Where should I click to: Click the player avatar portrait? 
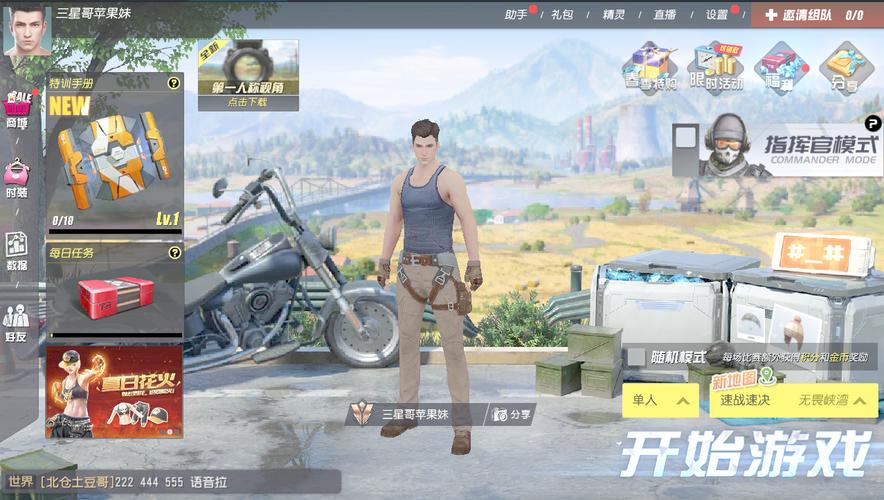coord(26,28)
